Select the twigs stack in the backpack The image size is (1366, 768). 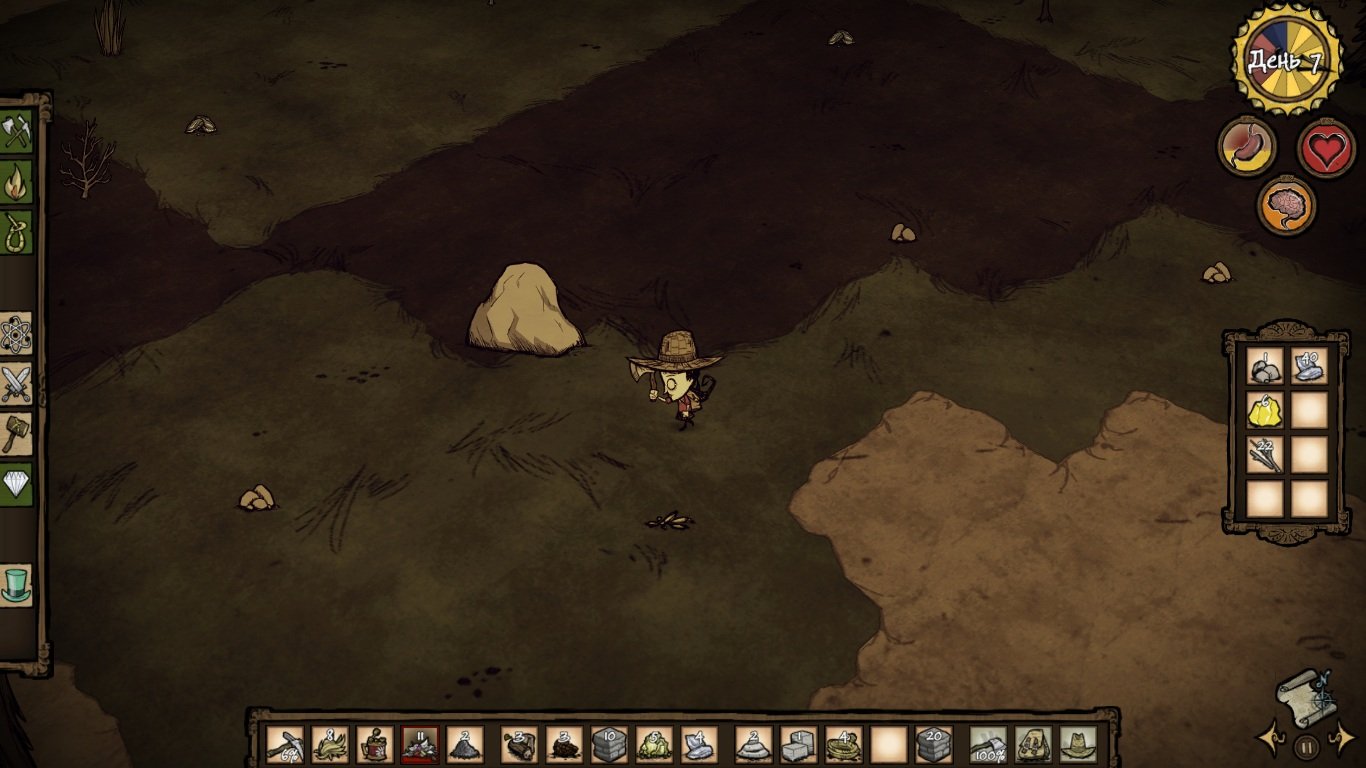[1265, 454]
